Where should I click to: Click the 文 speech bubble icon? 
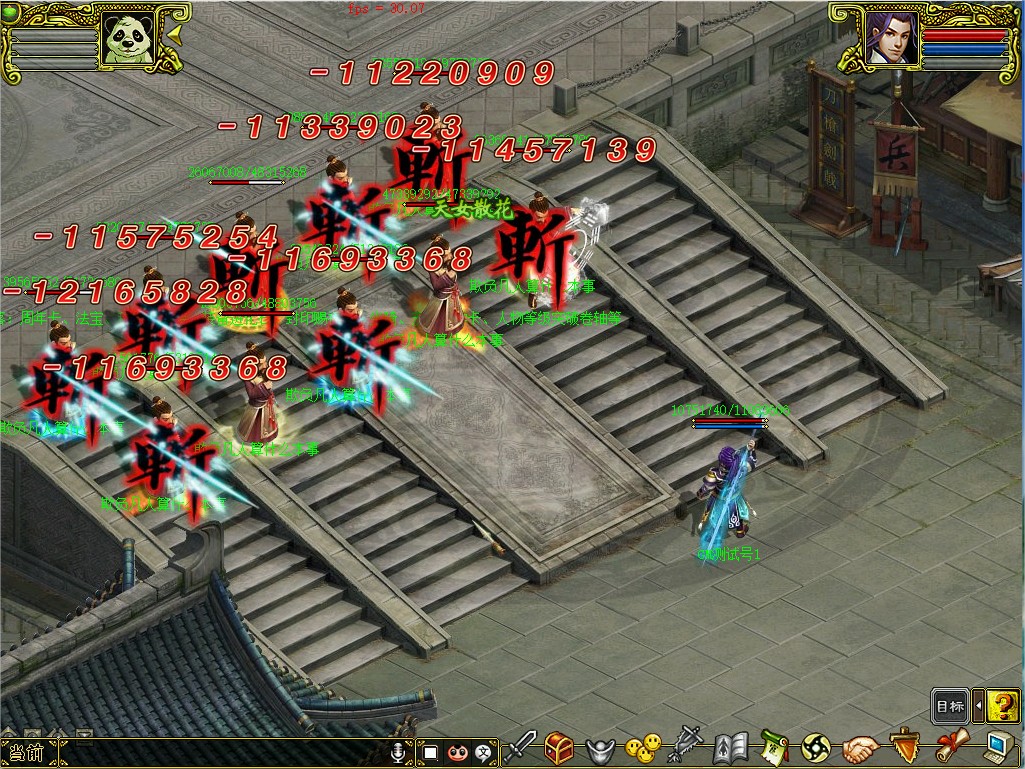(485, 752)
